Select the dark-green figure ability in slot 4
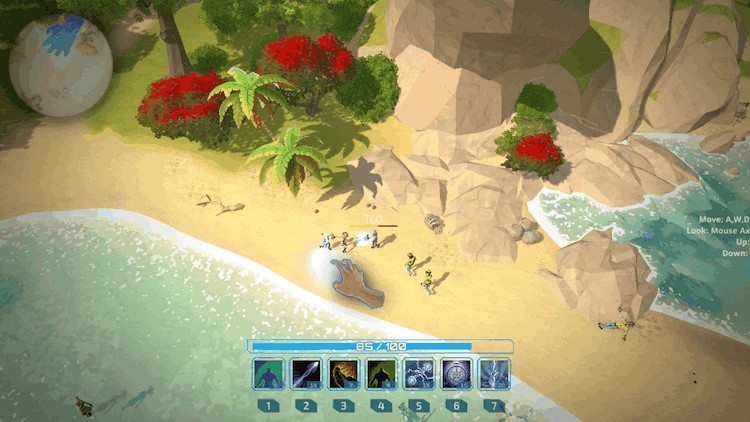The image size is (750, 422). pyautogui.click(x=381, y=374)
